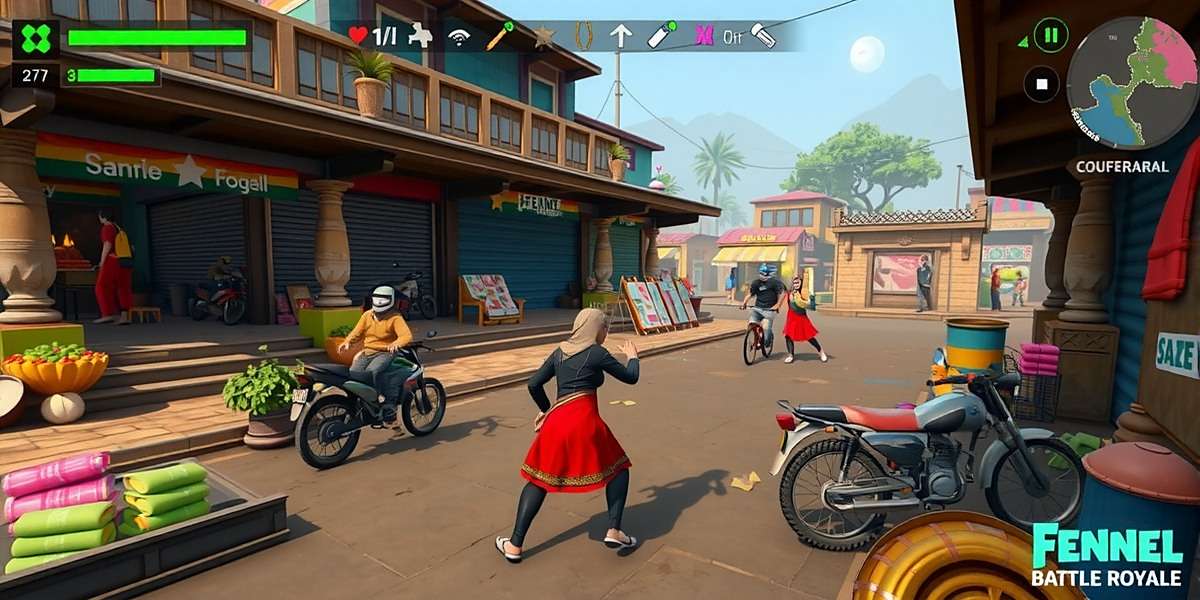
Task: Select the white tube with green tip icon
Action: pos(661,35)
